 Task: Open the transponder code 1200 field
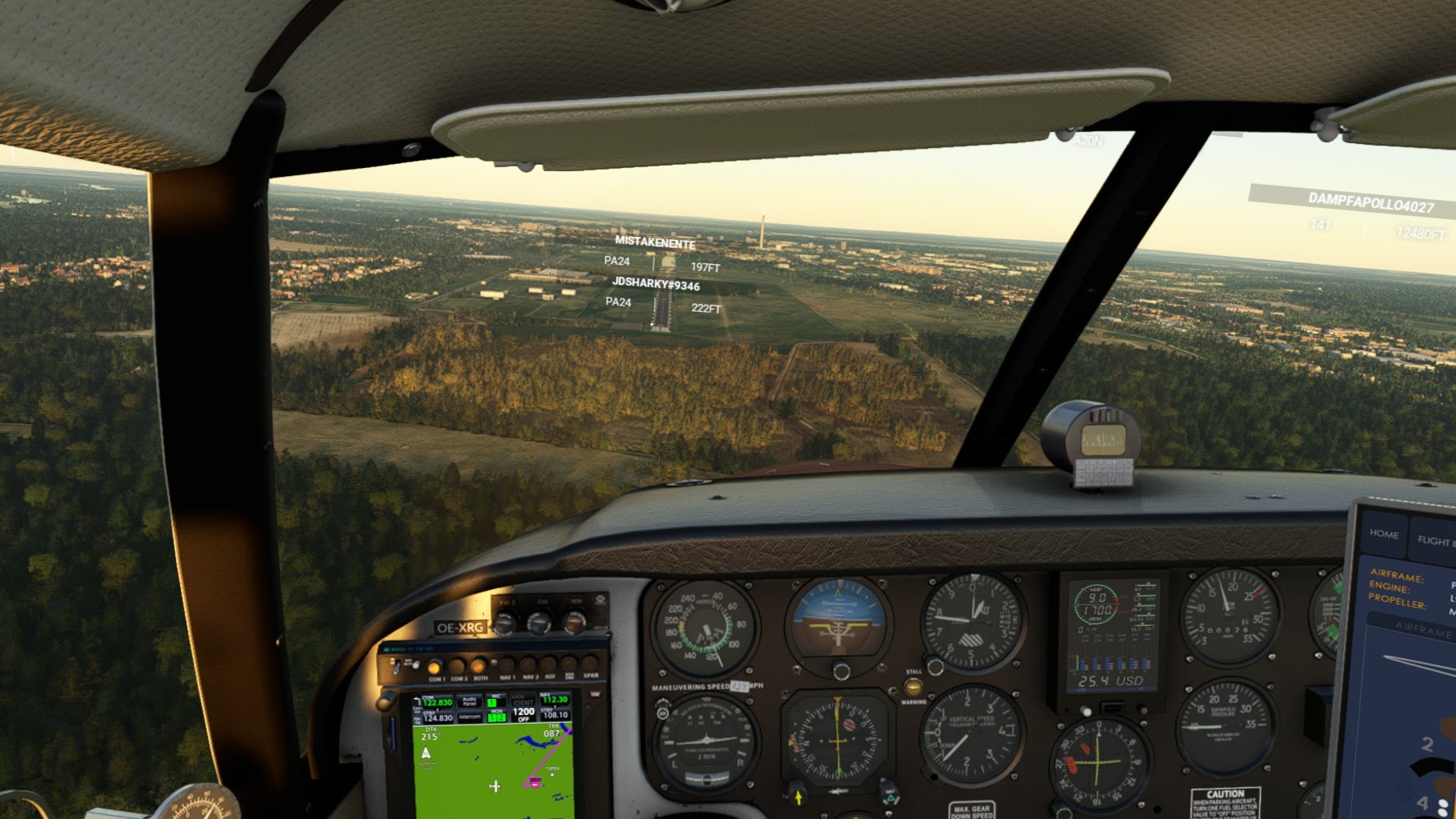click(523, 713)
